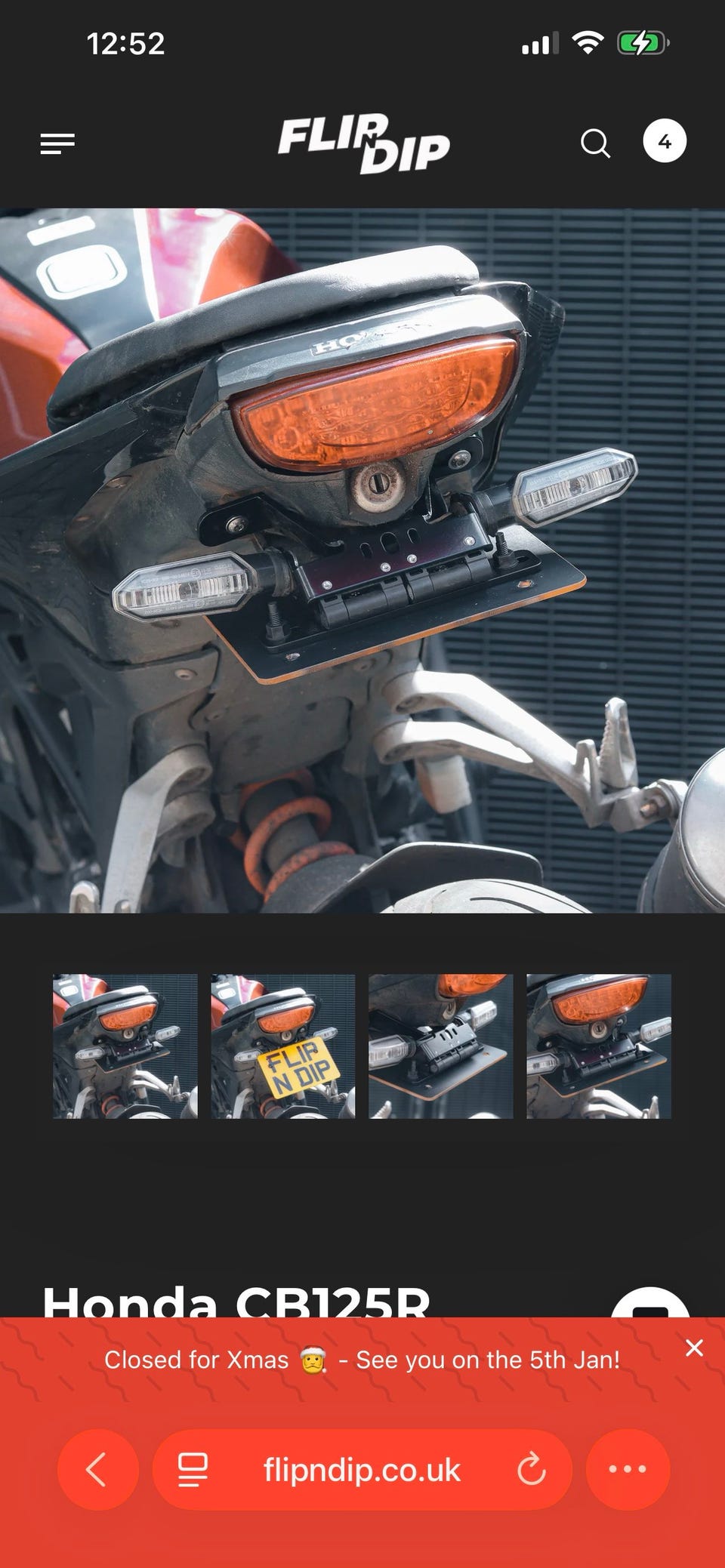Tap the Flip Dip logo
Viewport: 725px width, 1568px height.
tap(363, 143)
